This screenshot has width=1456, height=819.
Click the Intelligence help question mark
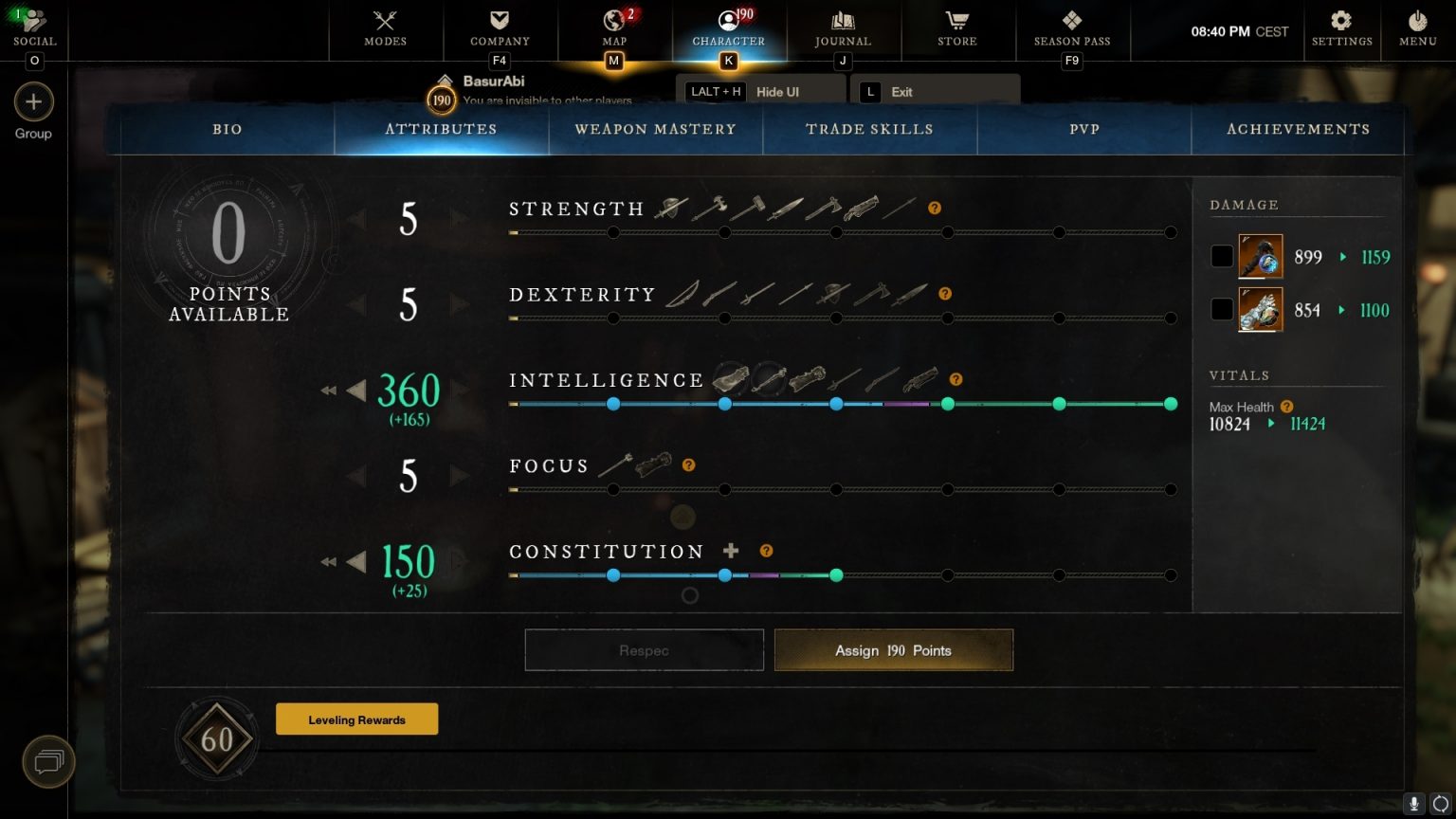956,379
